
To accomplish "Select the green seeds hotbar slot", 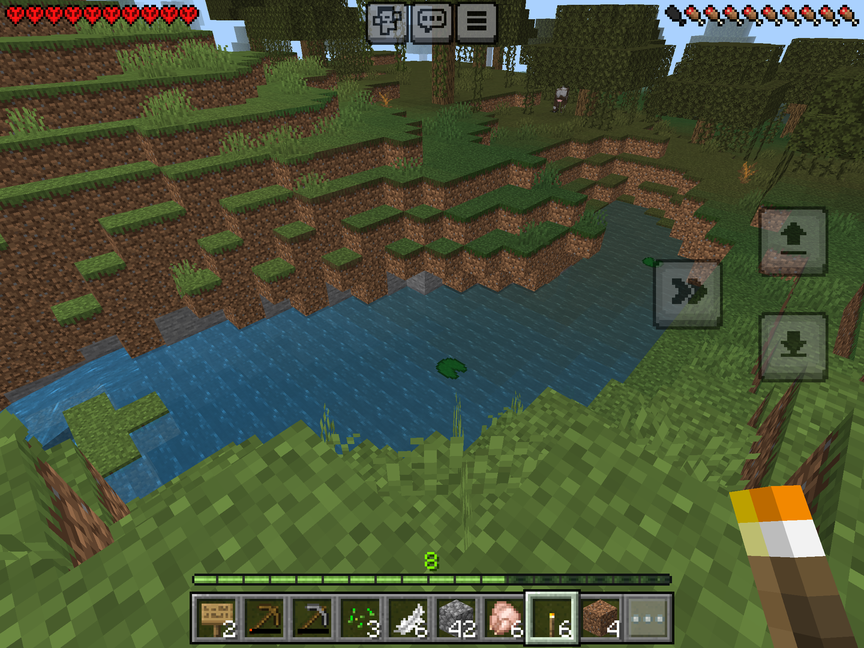I will (x=360, y=618).
